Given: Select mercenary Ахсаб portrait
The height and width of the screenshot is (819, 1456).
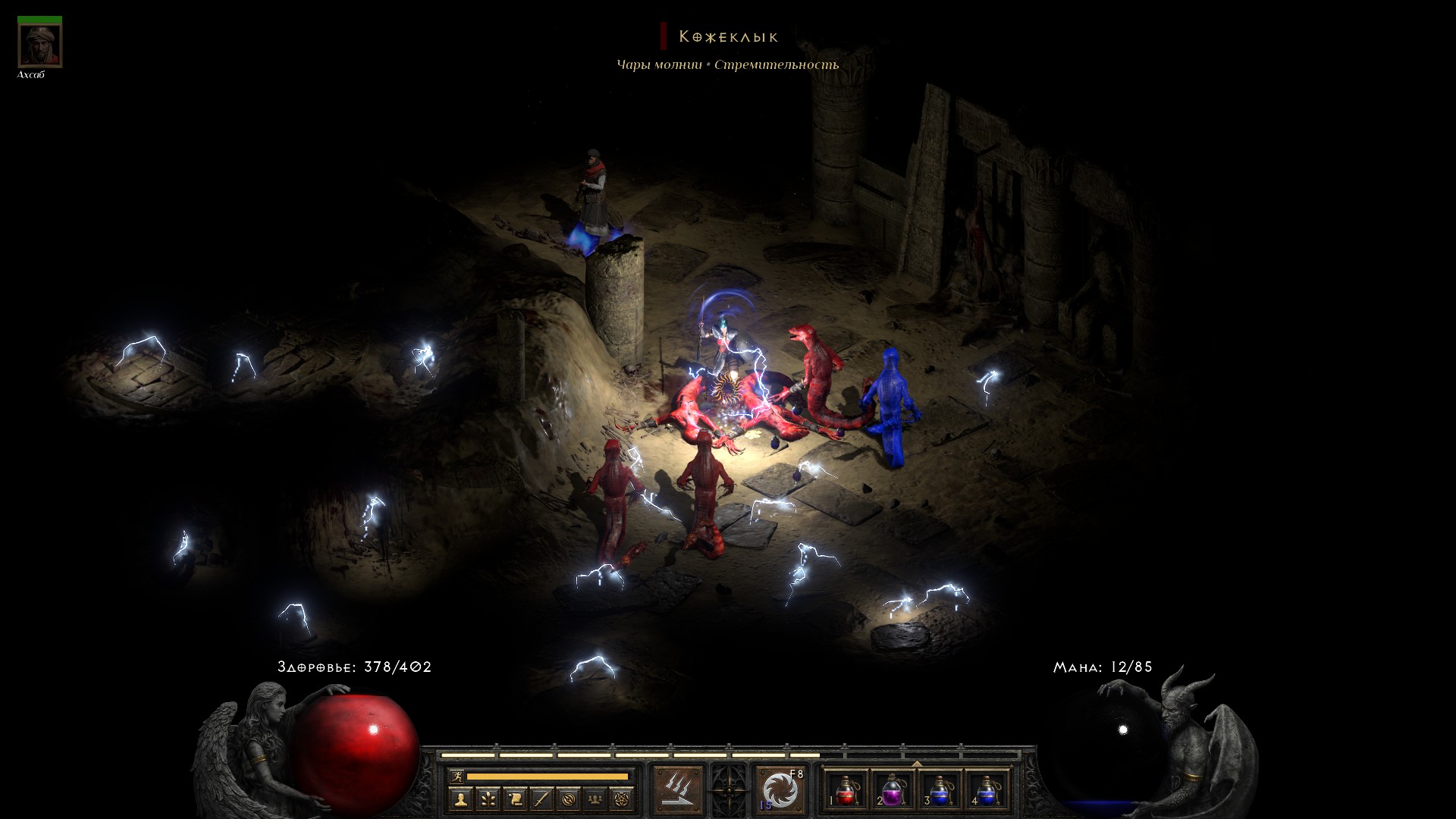Looking at the screenshot, I should pyautogui.click(x=39, y=45).
